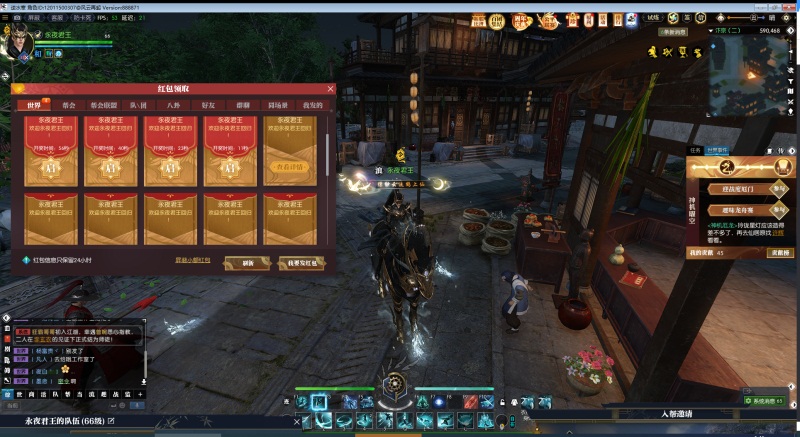800x437 pixels.
Task: Toggle the 屏蔽小额红包 option
Action: point(192,260)
